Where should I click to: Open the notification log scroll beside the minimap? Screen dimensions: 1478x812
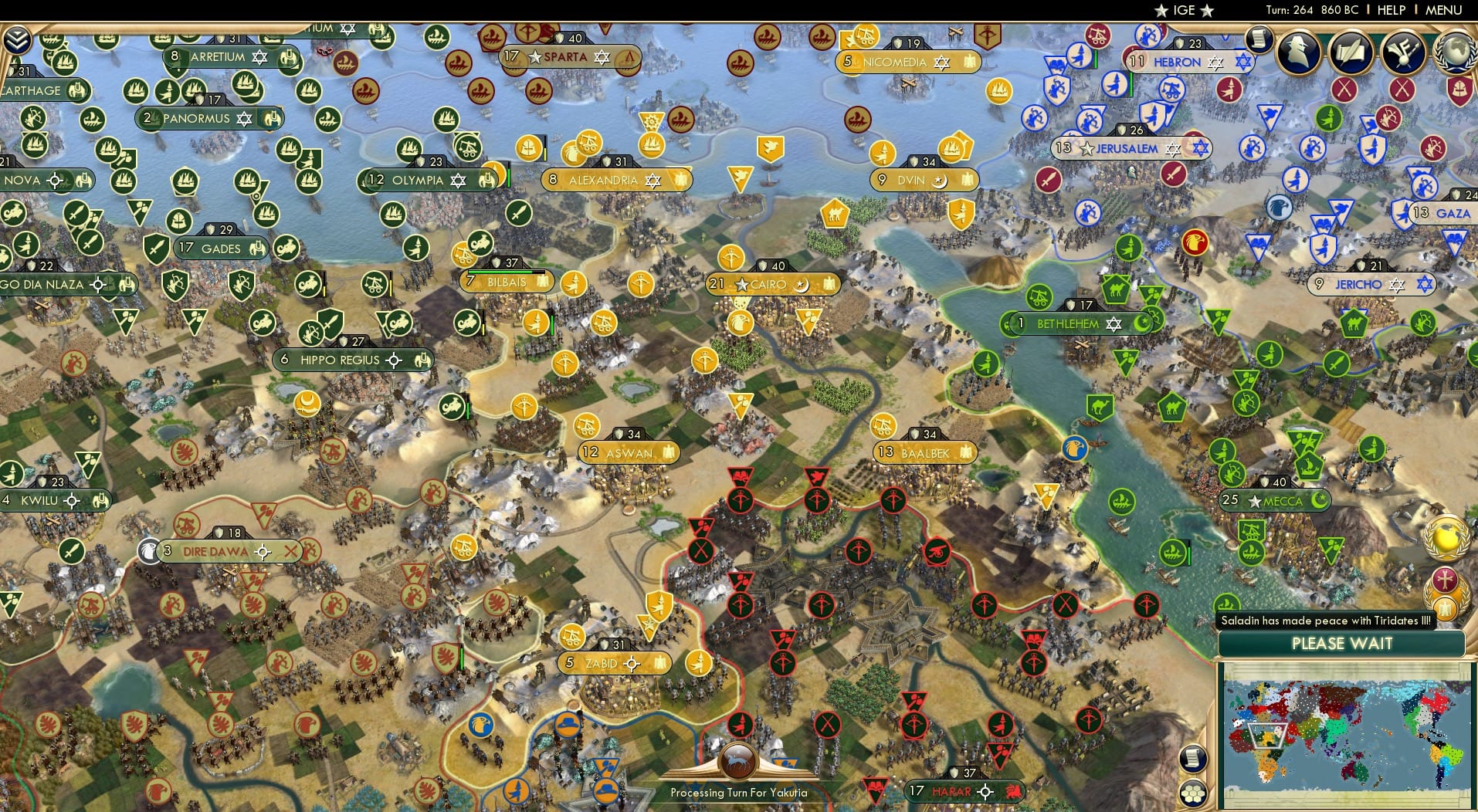click(1193, 757)
